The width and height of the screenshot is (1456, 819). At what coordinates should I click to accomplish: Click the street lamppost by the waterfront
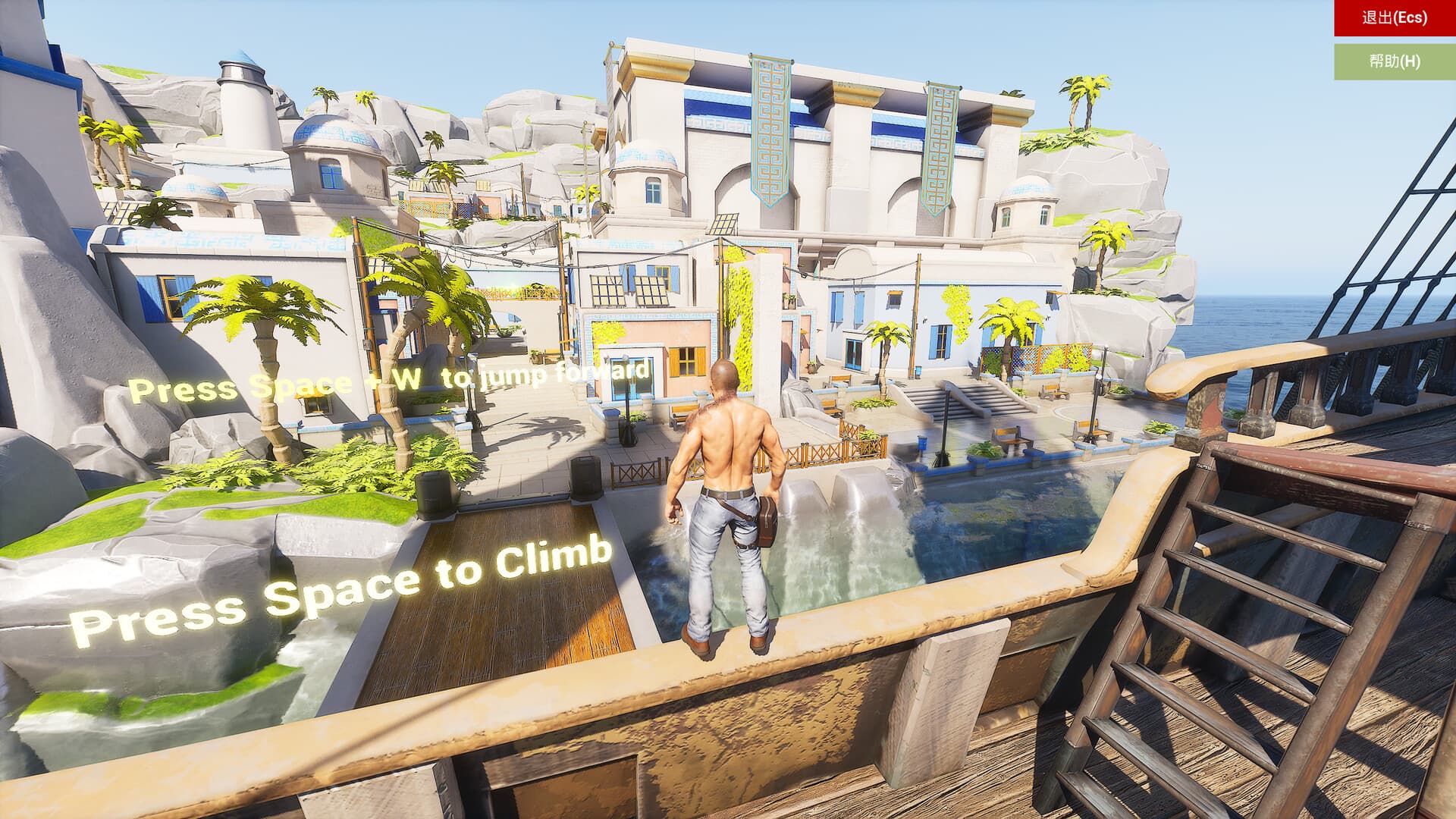(x=946, y=425)
